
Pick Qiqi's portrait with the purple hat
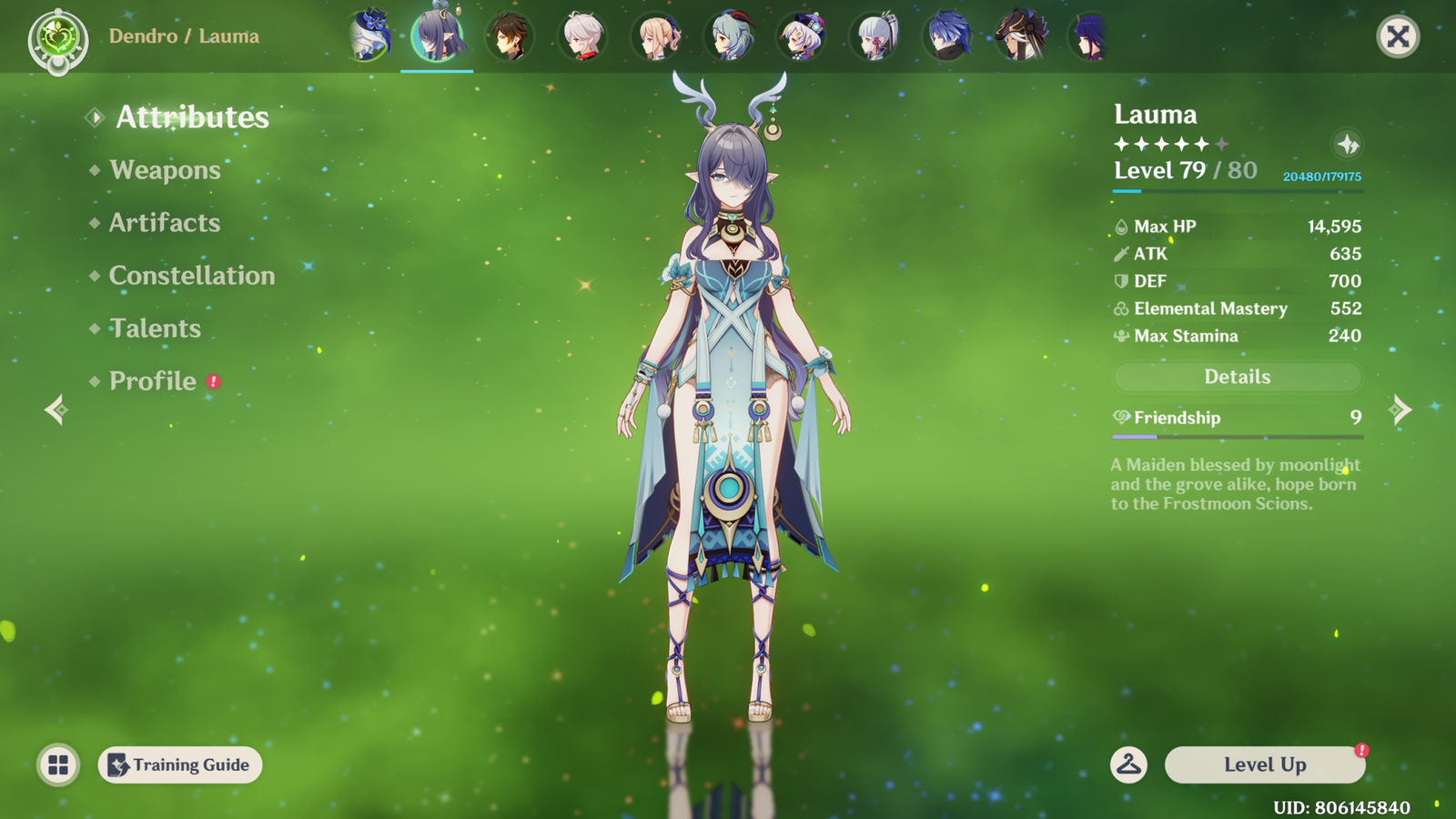click(802, 37)
